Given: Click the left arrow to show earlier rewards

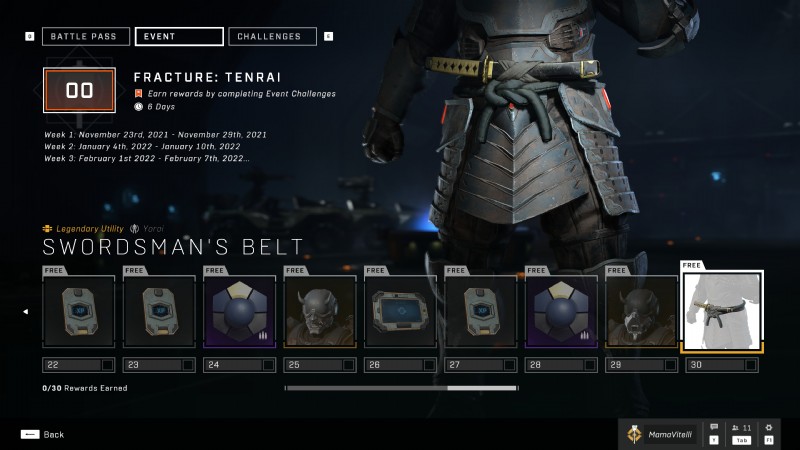Looking at the screenshot, I should [25, 312].
